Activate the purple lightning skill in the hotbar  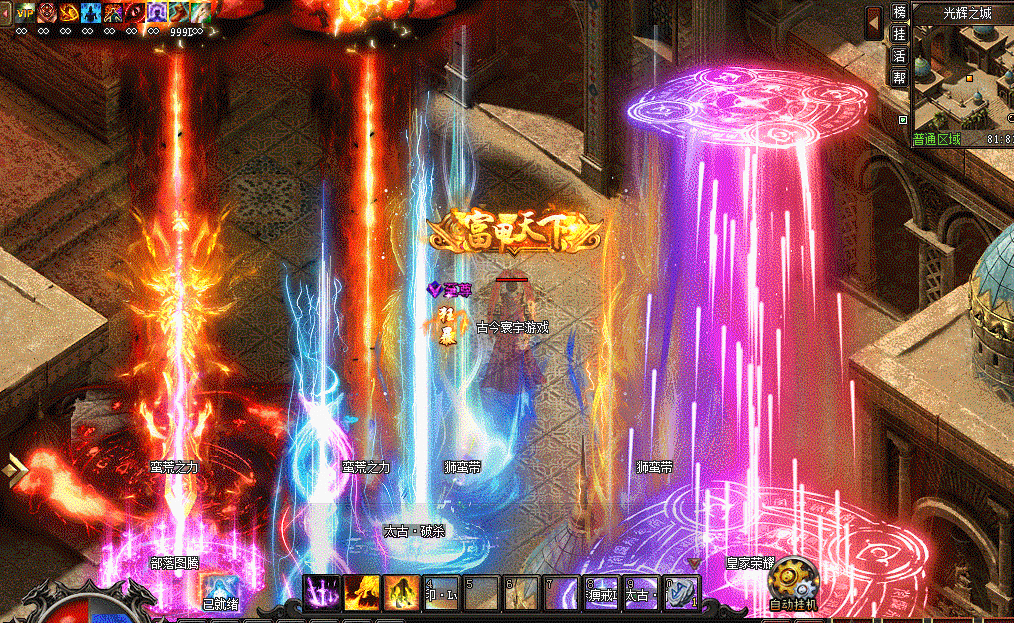pyautogui.click(x=323, y=592)
